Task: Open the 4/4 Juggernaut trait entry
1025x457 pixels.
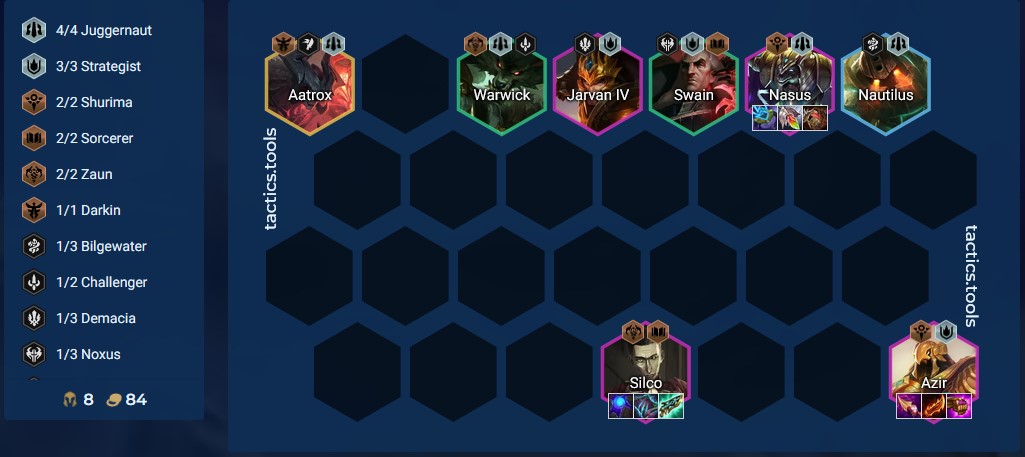Action: click(104, 30)
